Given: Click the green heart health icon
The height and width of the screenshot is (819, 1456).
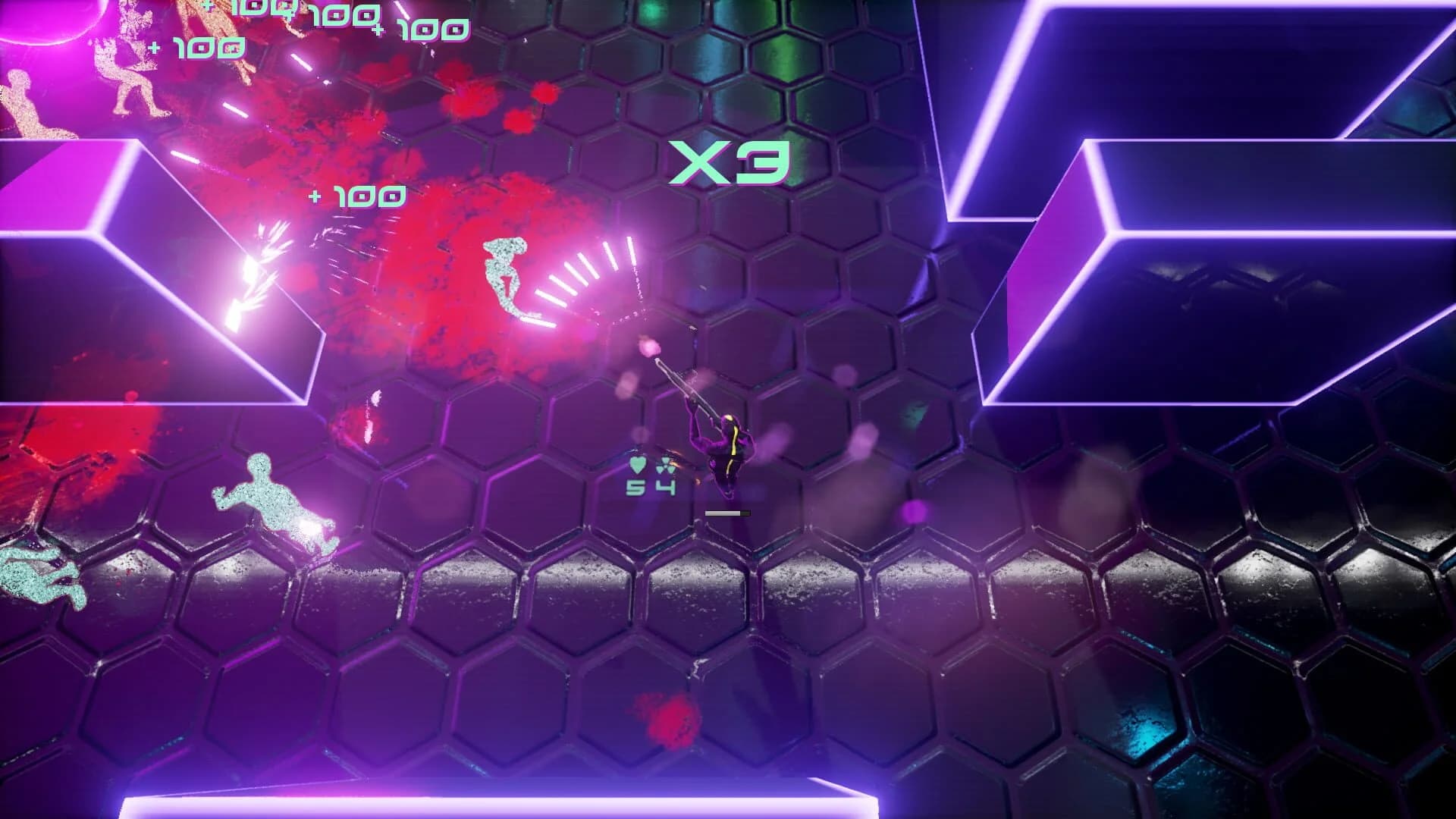Looking at the screenshot, I should [638, 466].
